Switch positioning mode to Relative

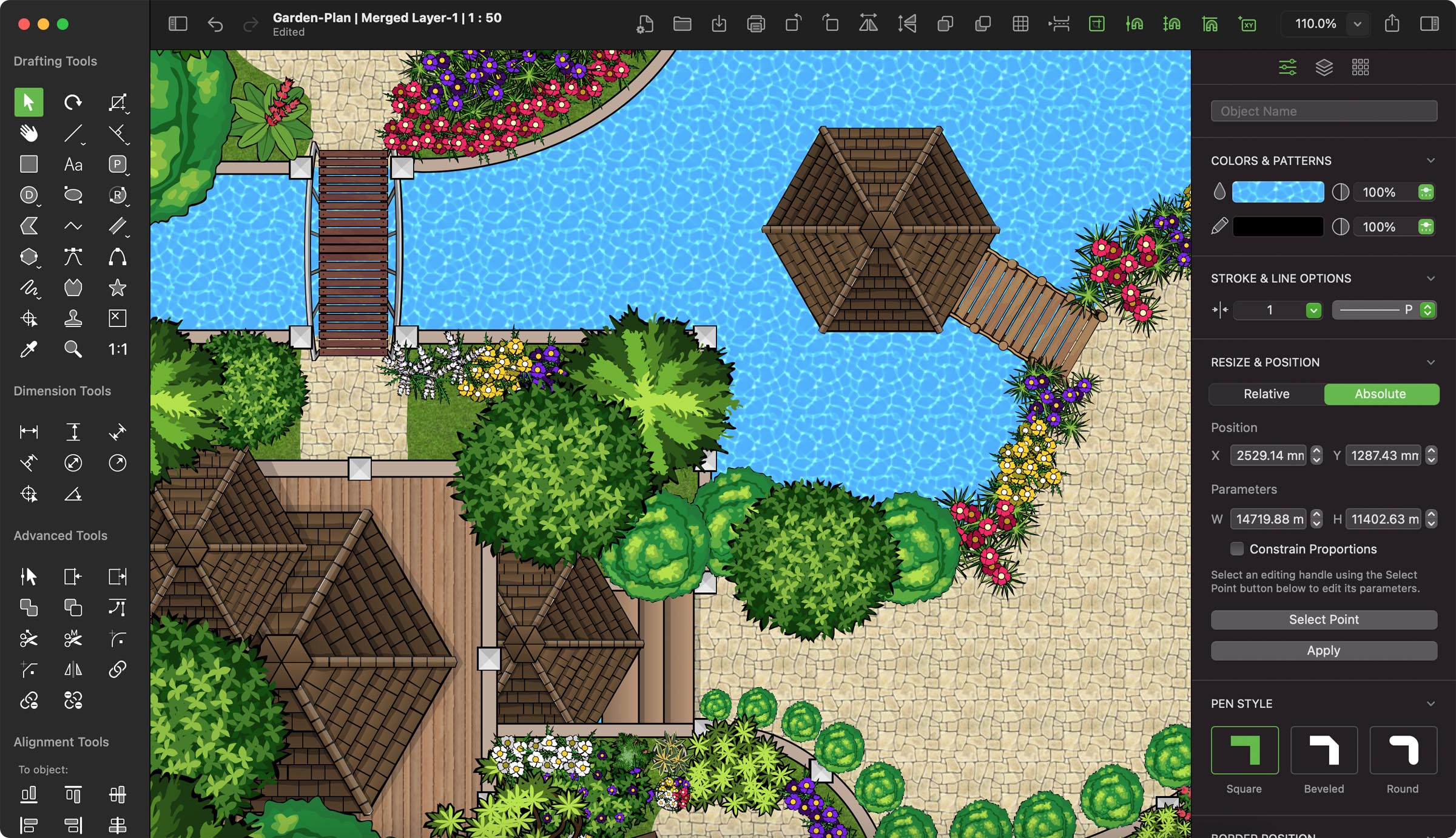click(1266, 394)
